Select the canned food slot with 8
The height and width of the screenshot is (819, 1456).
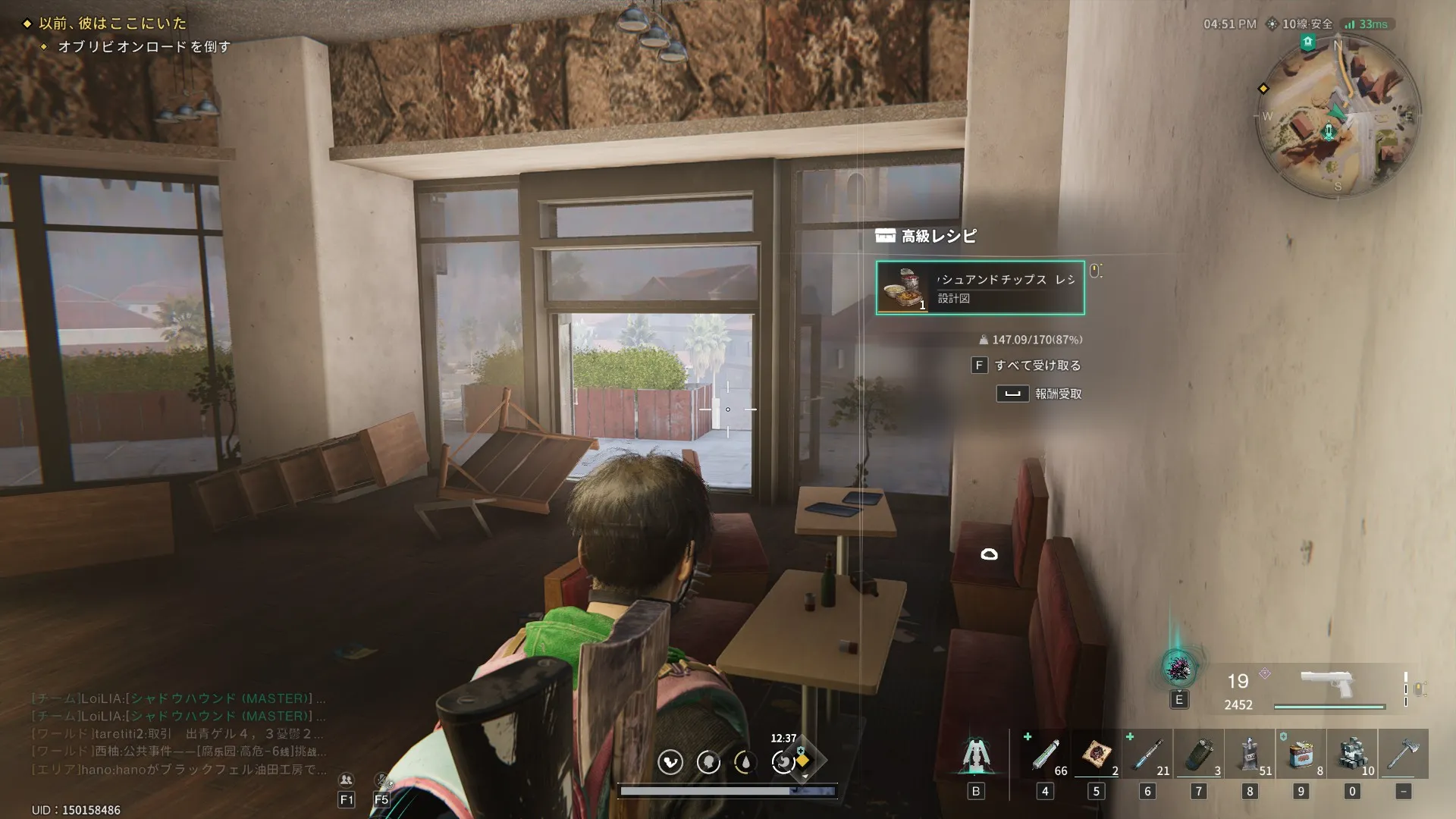pos(1301,755)
